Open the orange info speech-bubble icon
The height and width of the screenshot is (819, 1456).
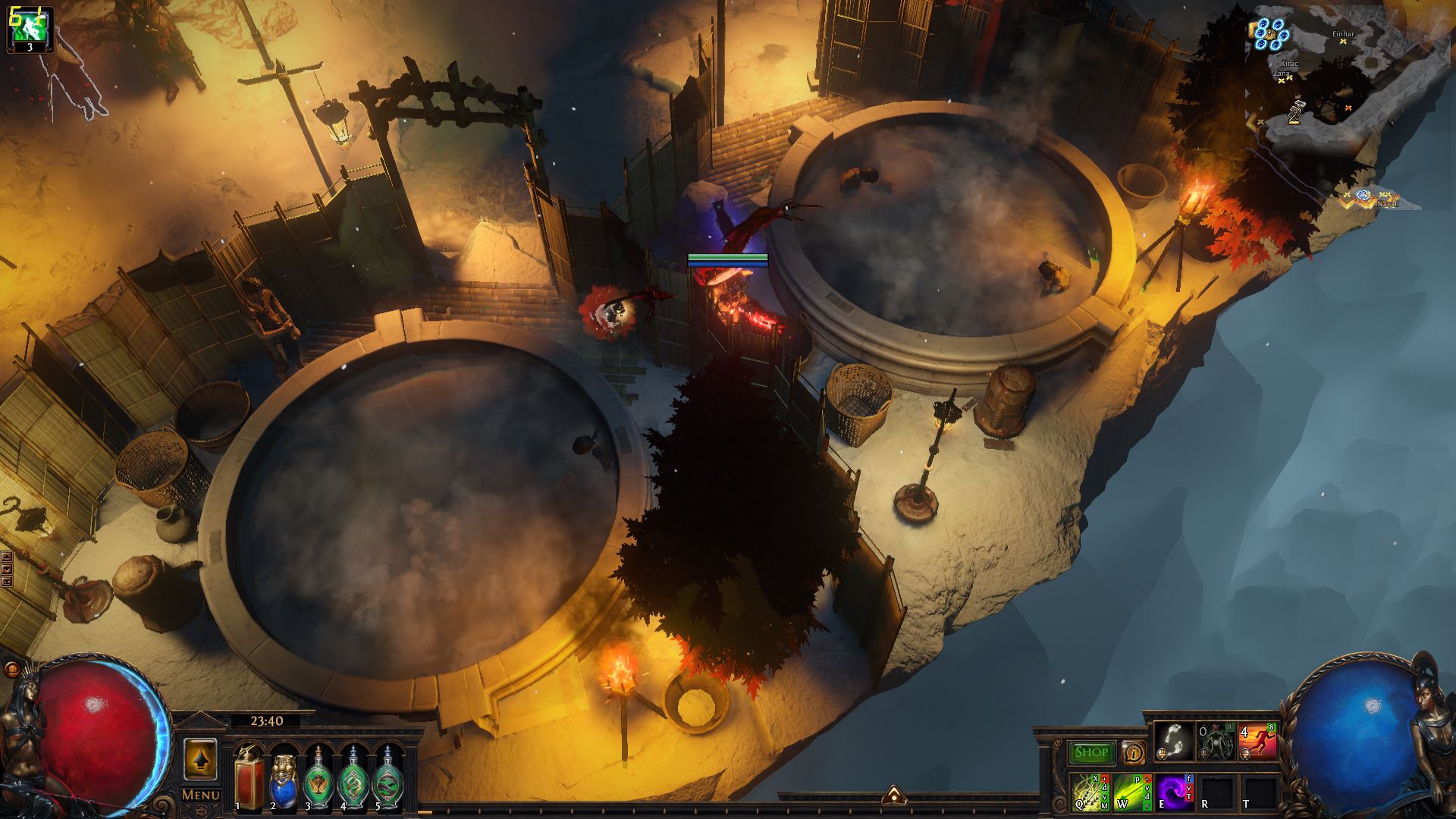pyautogui.click(x=1133, y=752)
